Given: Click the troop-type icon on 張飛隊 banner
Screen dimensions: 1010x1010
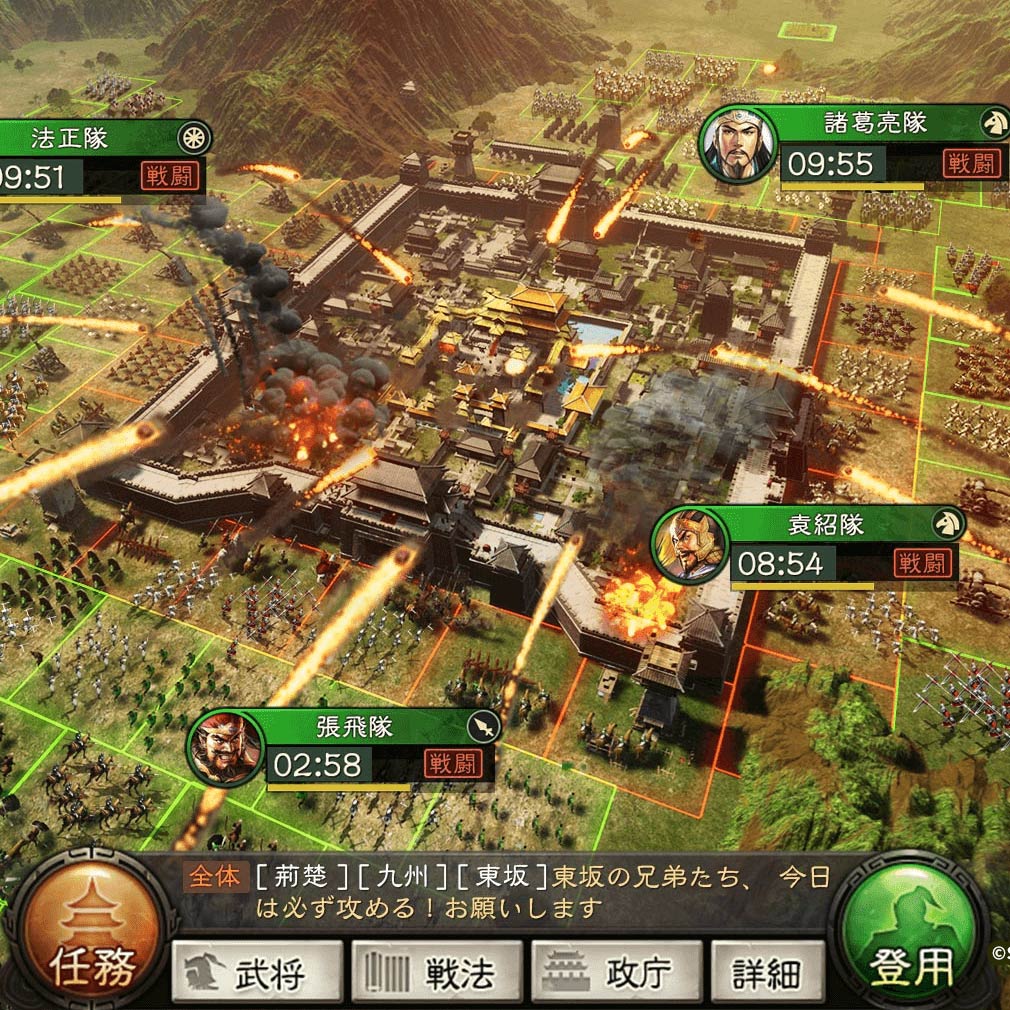Looking at the screenshot, I should [482, 727].
